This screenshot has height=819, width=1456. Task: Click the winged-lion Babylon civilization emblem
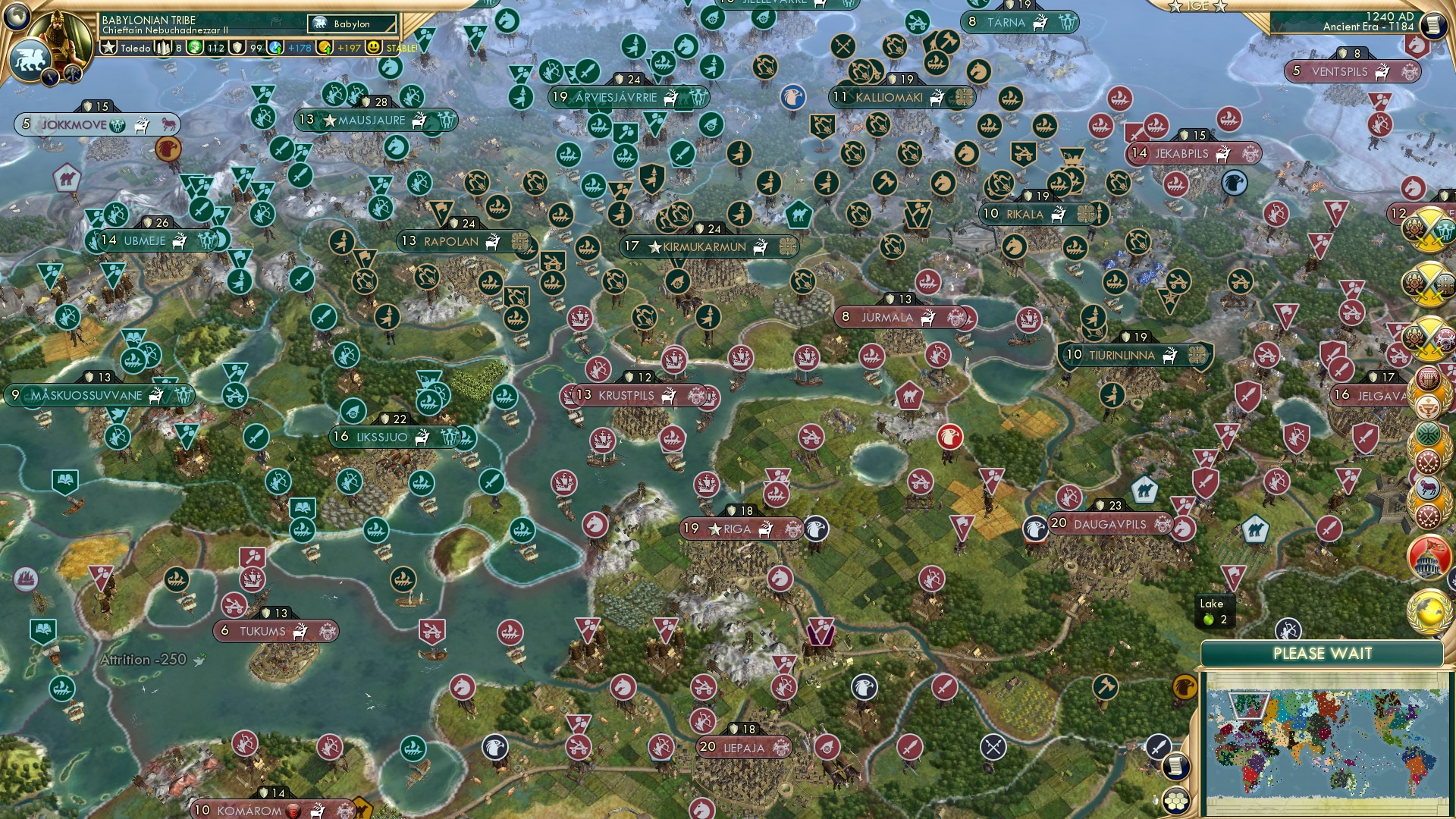29,61
